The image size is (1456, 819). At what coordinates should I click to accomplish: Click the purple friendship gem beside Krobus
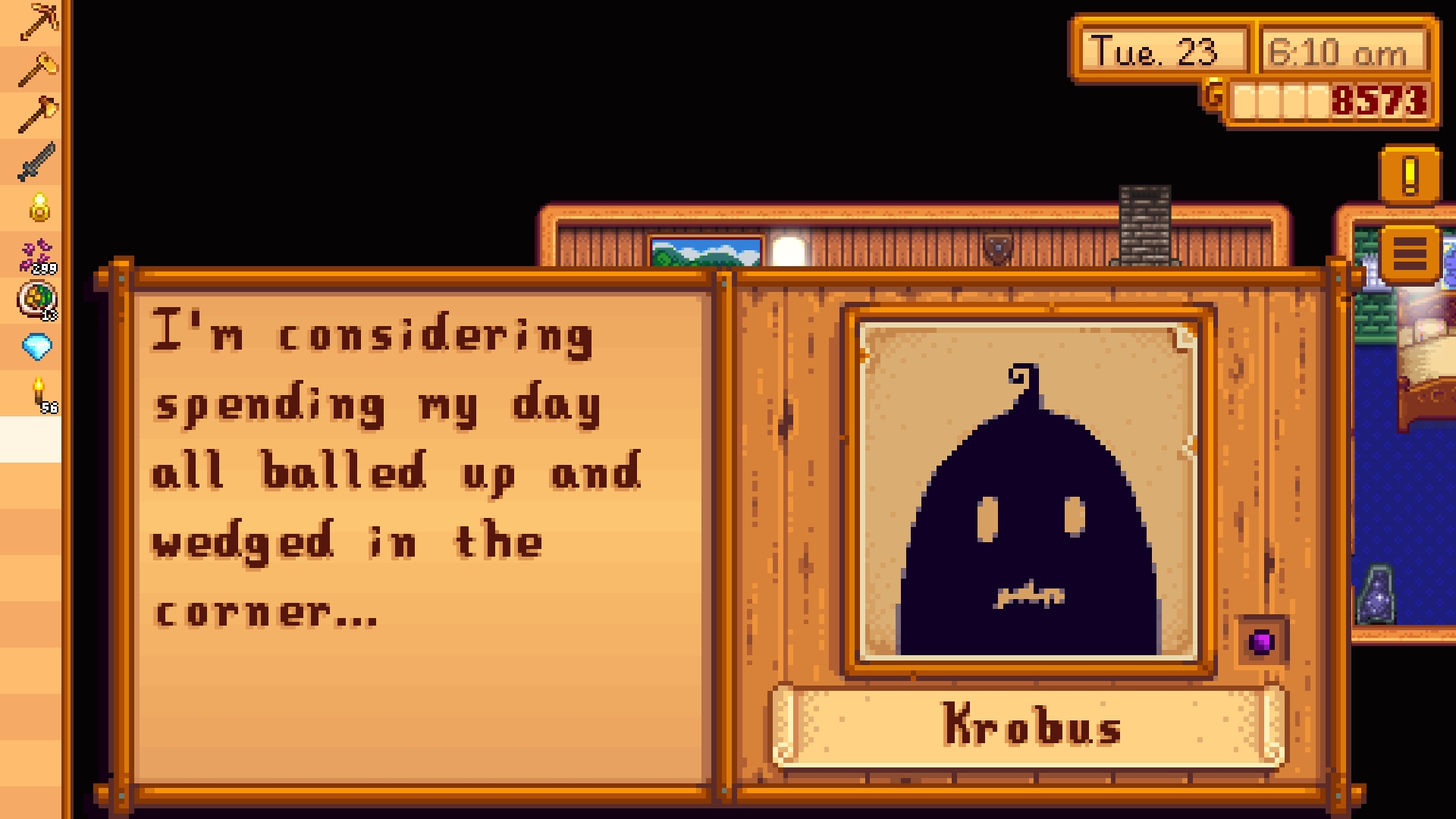(x=1261, y=642)
